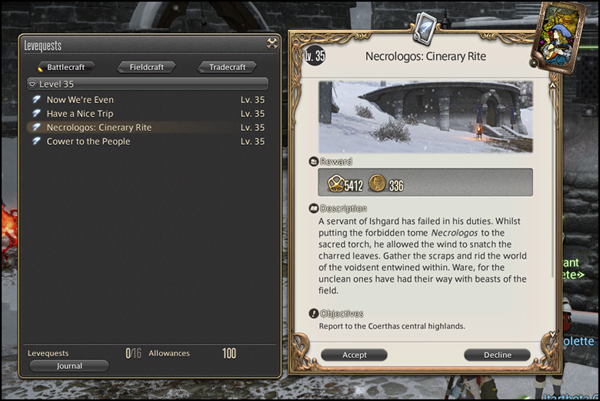This screenshot has width=600, height=401.
Task: Accept the Necrologos: Cinerary Rite leve
Action: click(x=354, y=354)
